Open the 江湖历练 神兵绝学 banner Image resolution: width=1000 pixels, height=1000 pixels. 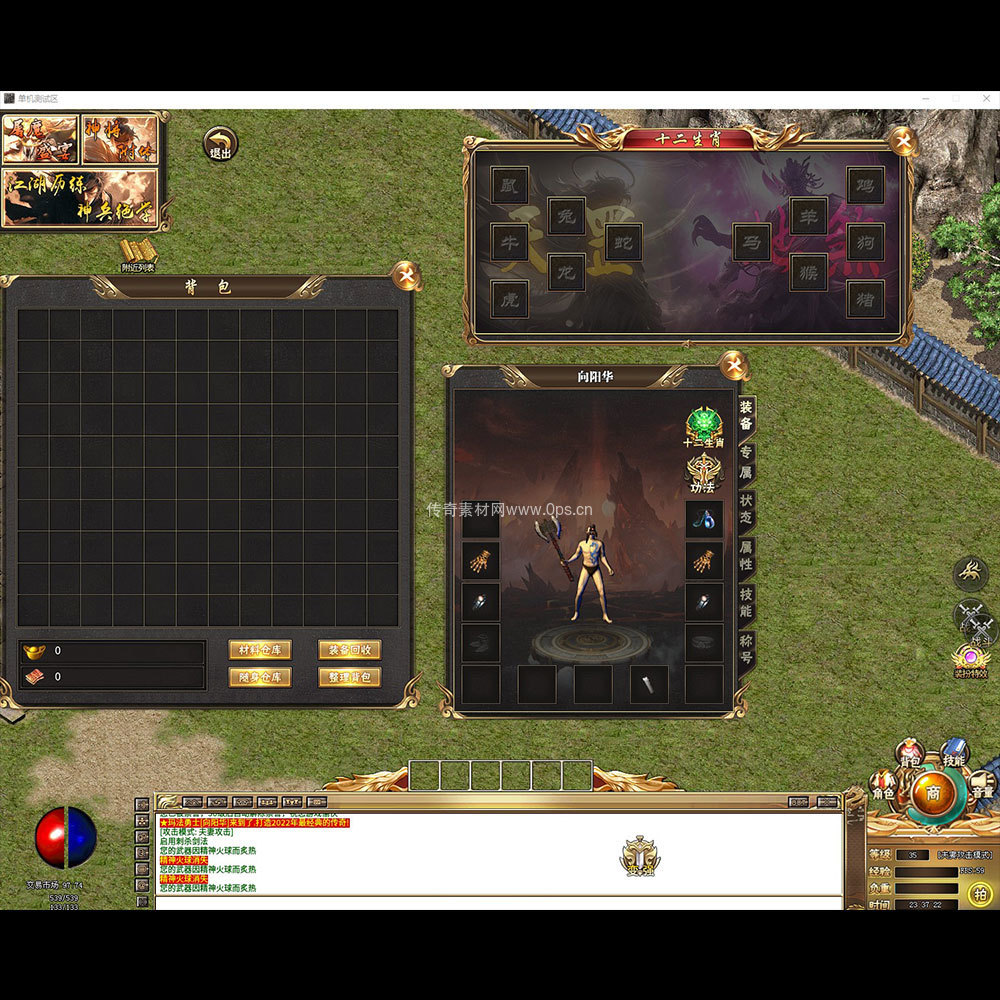80,197
